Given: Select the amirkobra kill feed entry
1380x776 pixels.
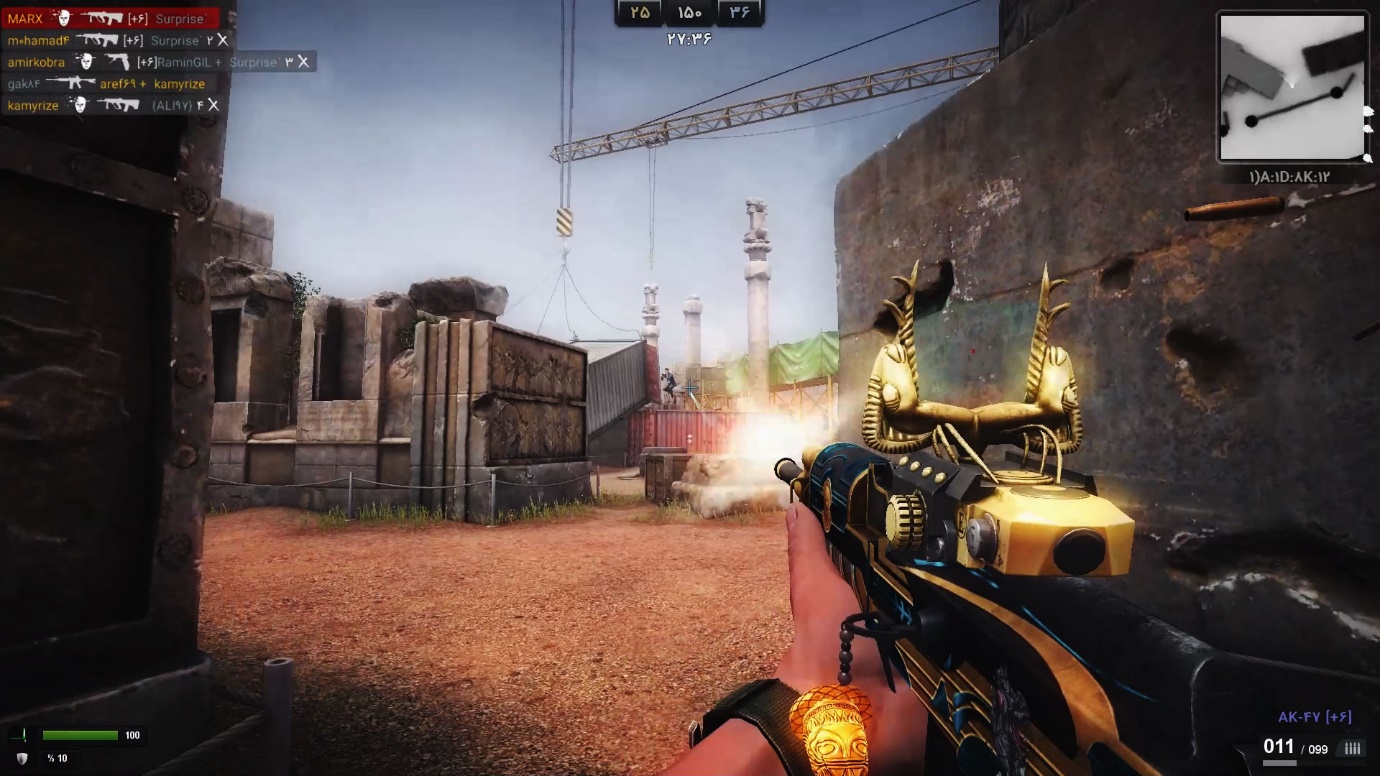Looking at the screenshot, I should (x=158, y=62).
